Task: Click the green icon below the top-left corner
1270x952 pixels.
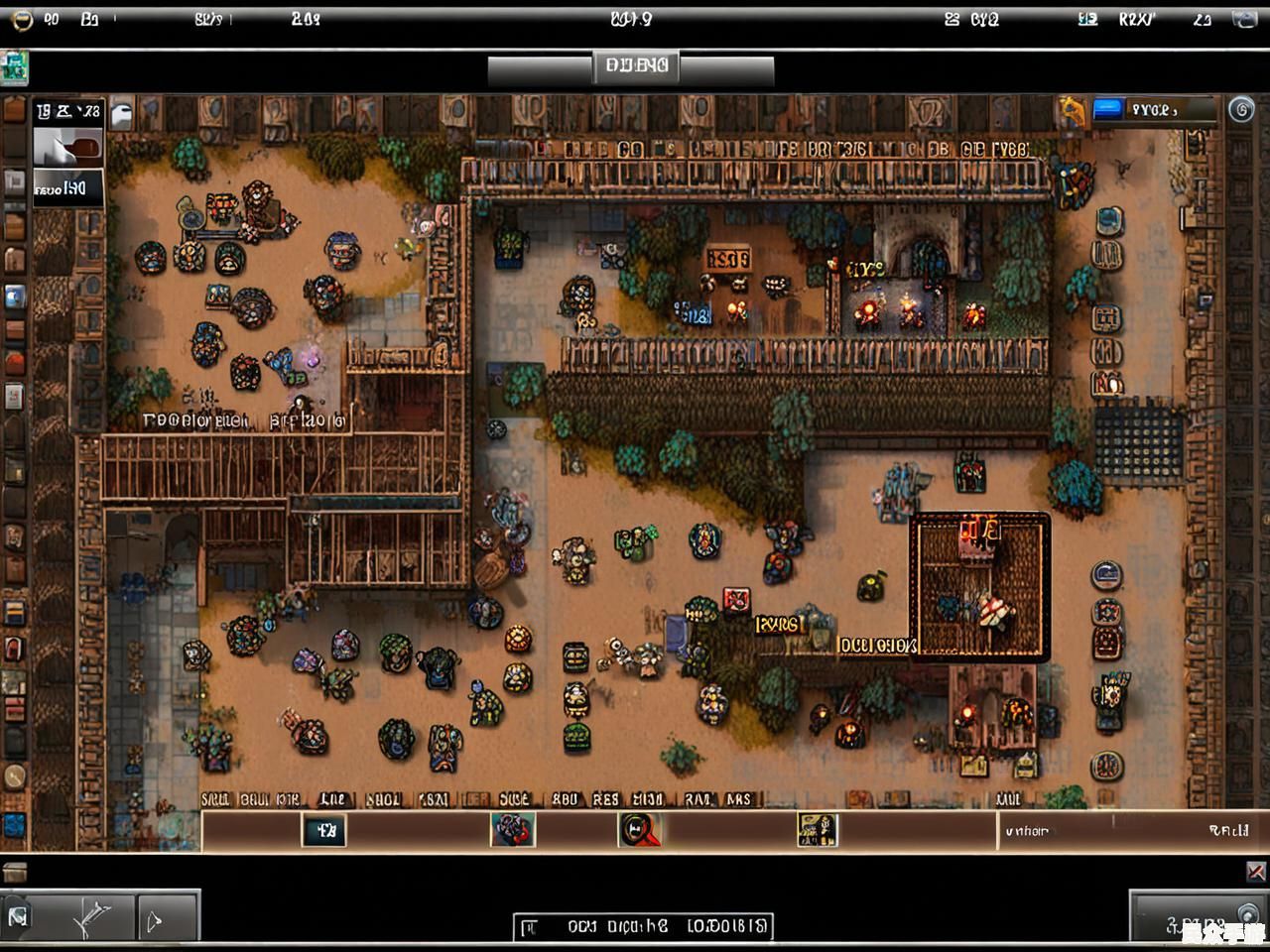Action: point(14,68)
